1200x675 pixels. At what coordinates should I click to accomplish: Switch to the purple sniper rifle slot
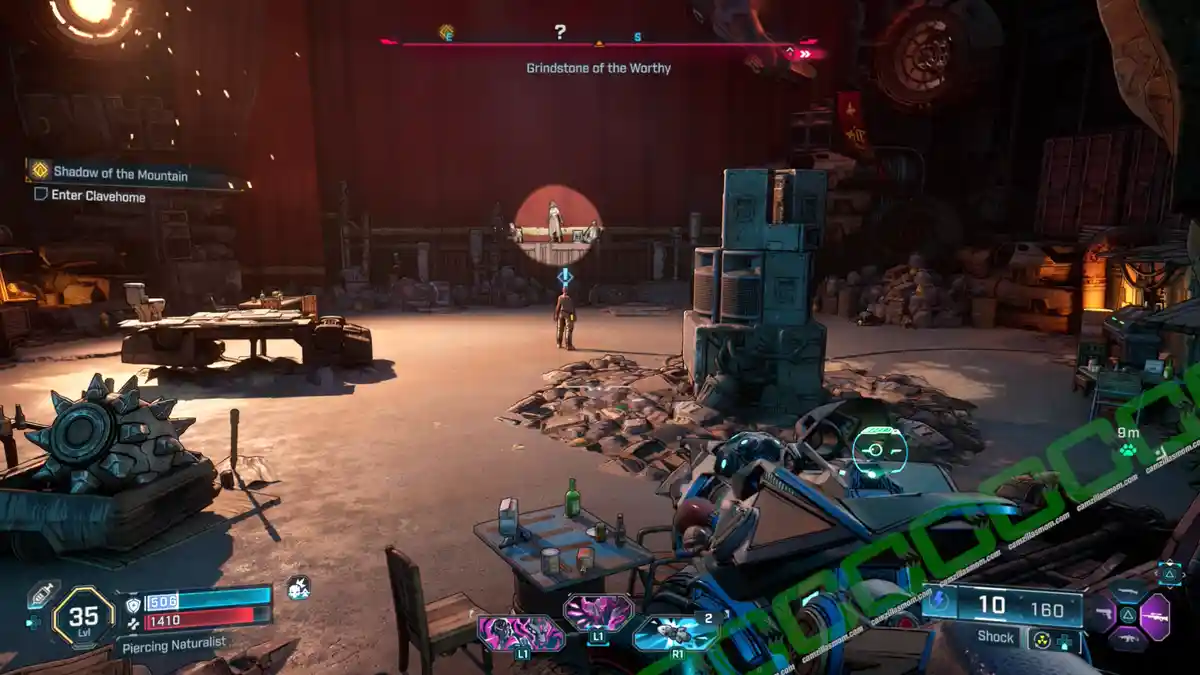(x=1155, y=616)
